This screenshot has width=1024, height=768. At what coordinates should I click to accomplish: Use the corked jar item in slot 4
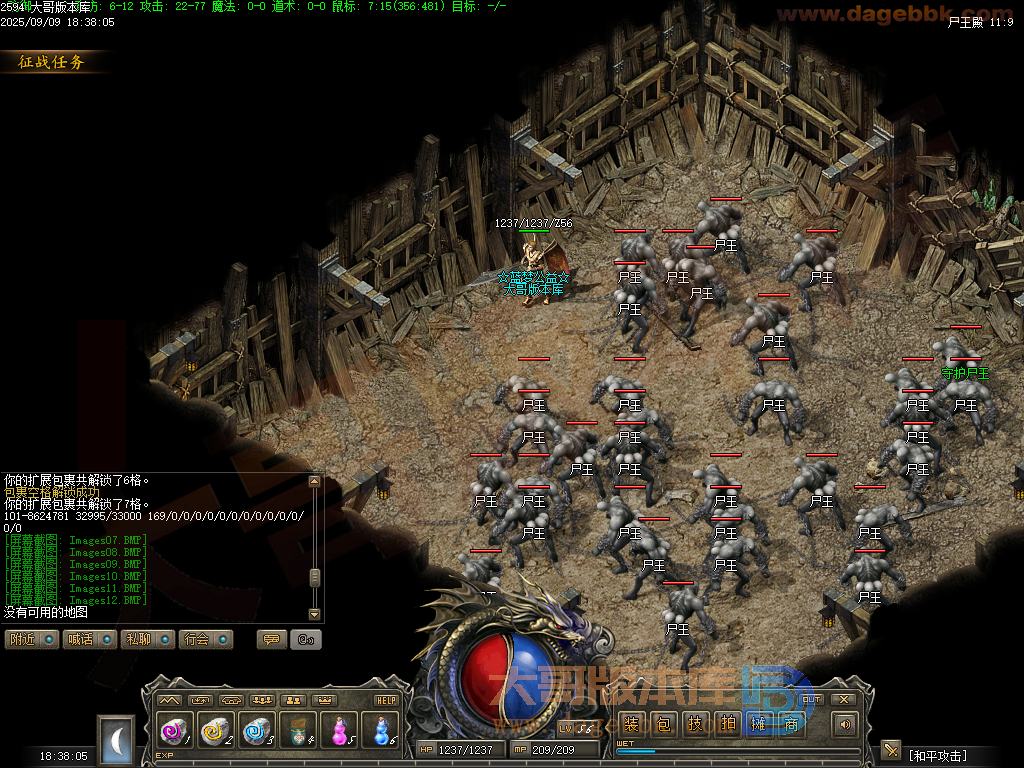tap(297, 731)
